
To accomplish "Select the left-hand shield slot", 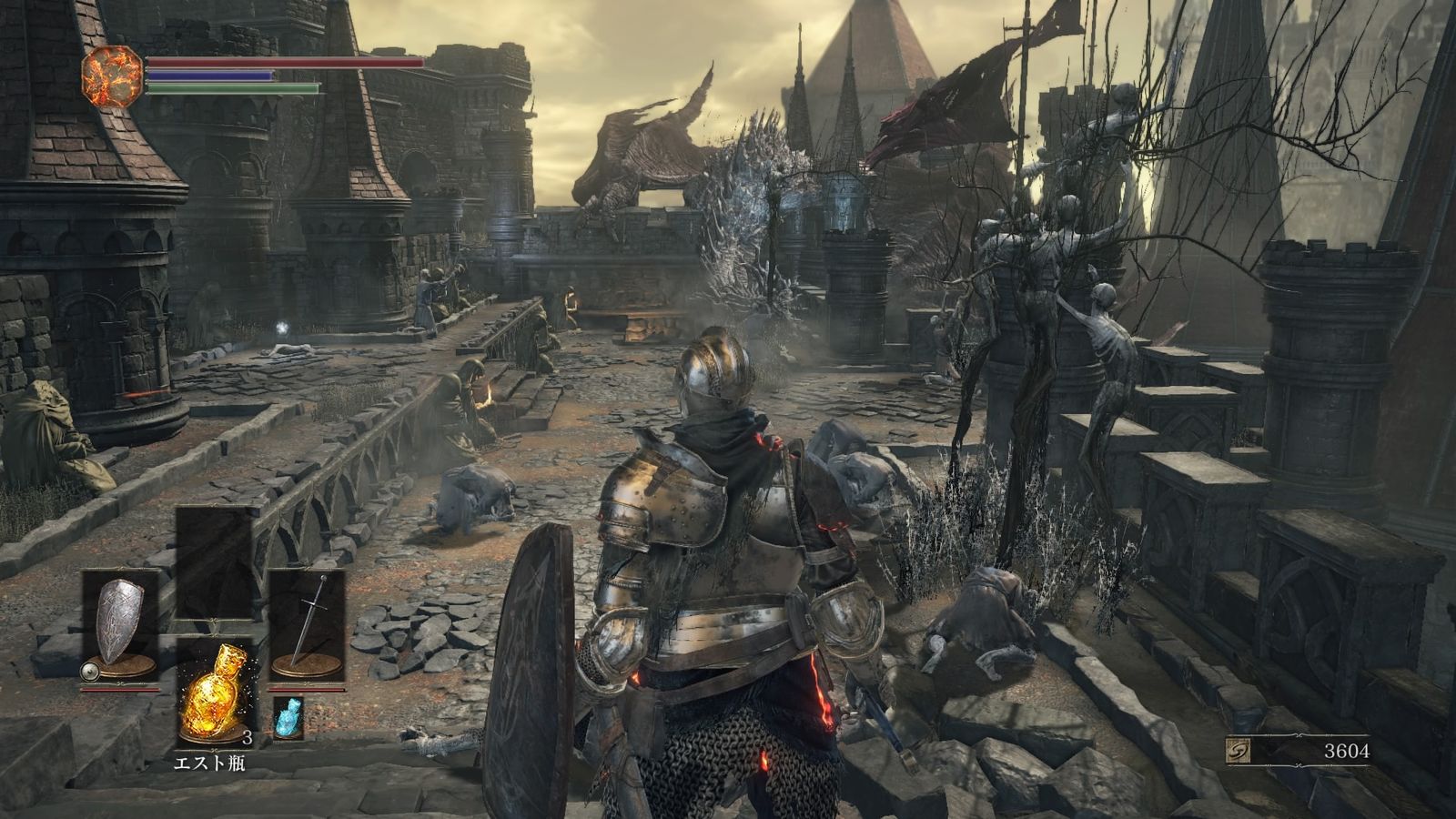I will pos(120,624).
